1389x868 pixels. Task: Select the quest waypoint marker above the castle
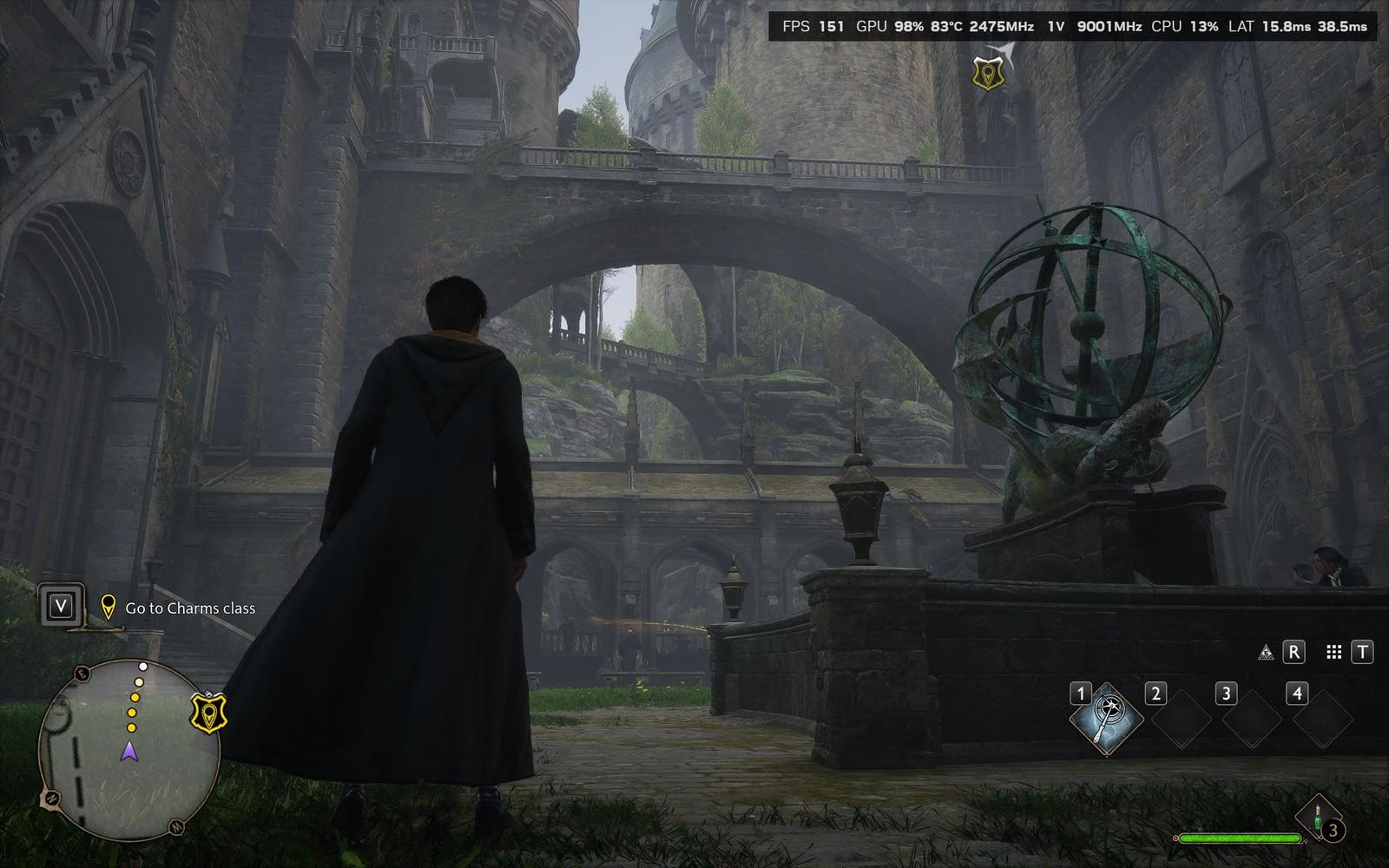pyautogui.click(x=988, y=75)
